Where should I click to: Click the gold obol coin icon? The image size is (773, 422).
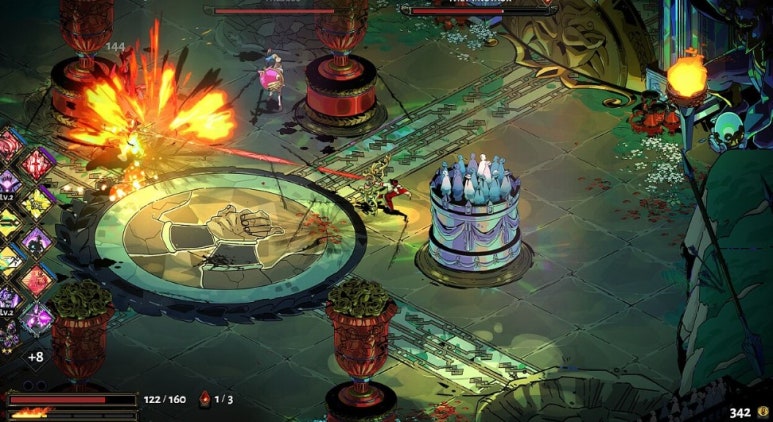pyautogui.click(x=763, y=411)
